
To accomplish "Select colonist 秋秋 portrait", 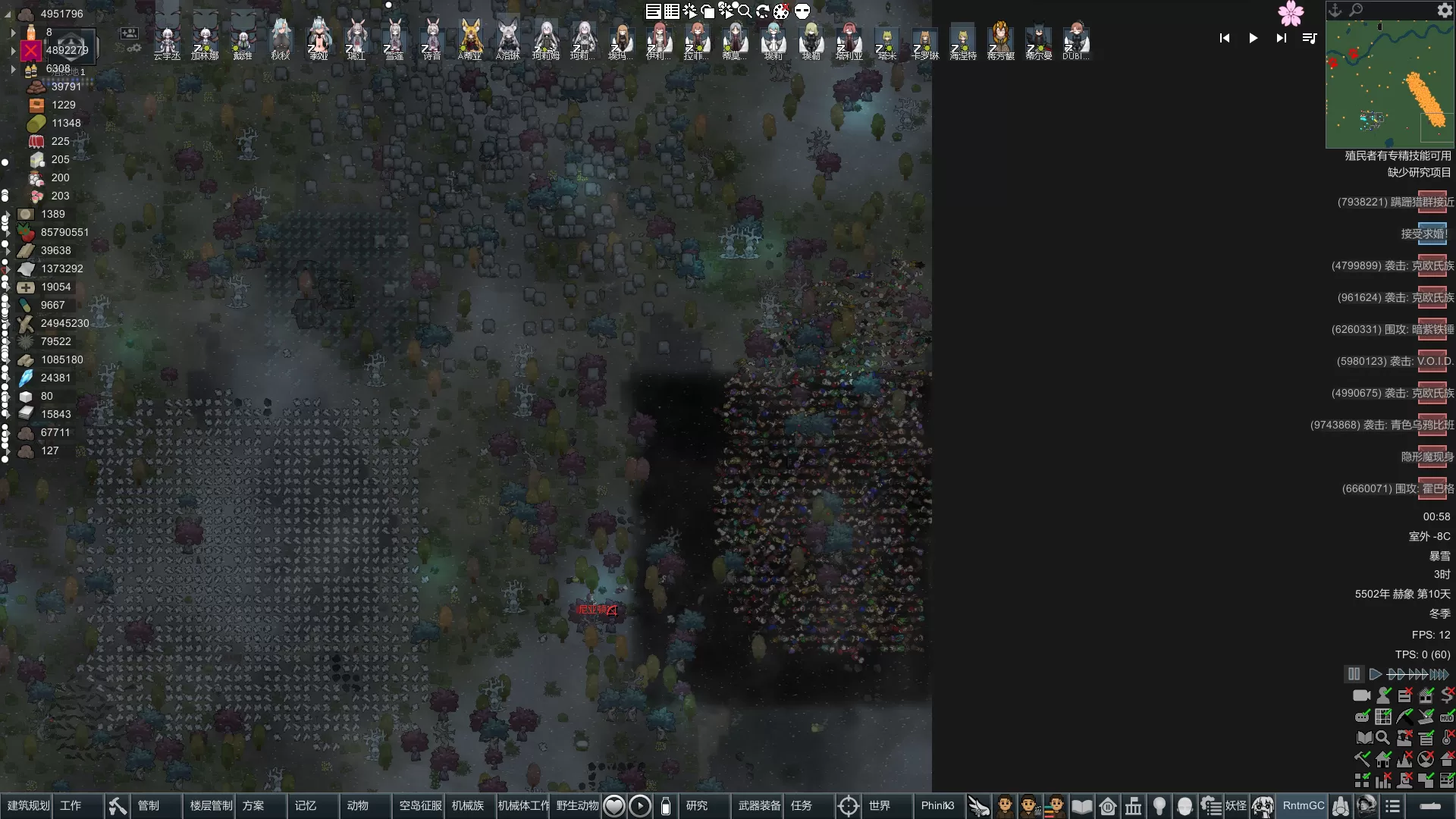I will tap(281, 39).
